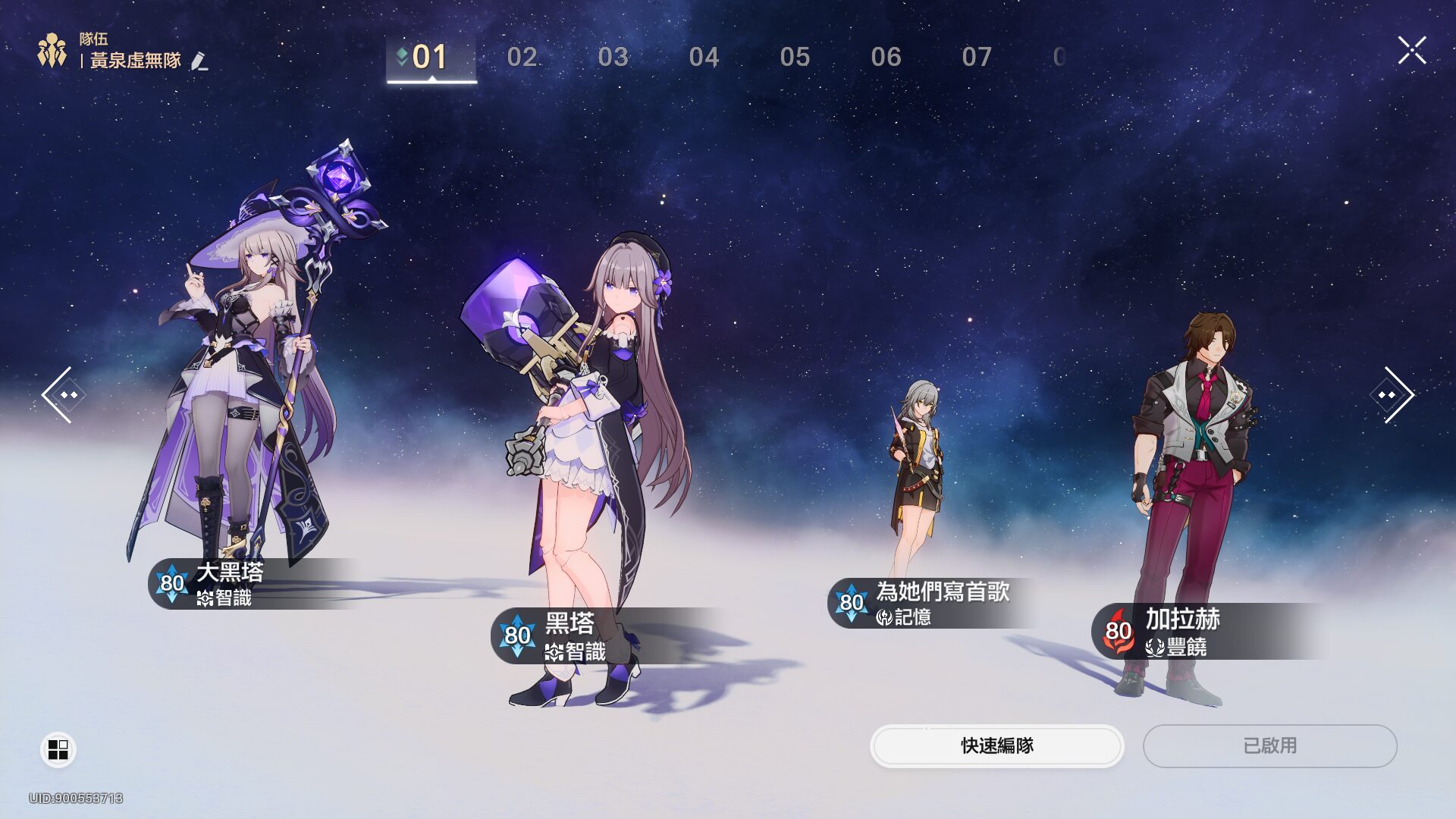Go to previous team with left arrow
Image resolution: width=1456 pixels, height=819 pixels.
click(61, 394)
